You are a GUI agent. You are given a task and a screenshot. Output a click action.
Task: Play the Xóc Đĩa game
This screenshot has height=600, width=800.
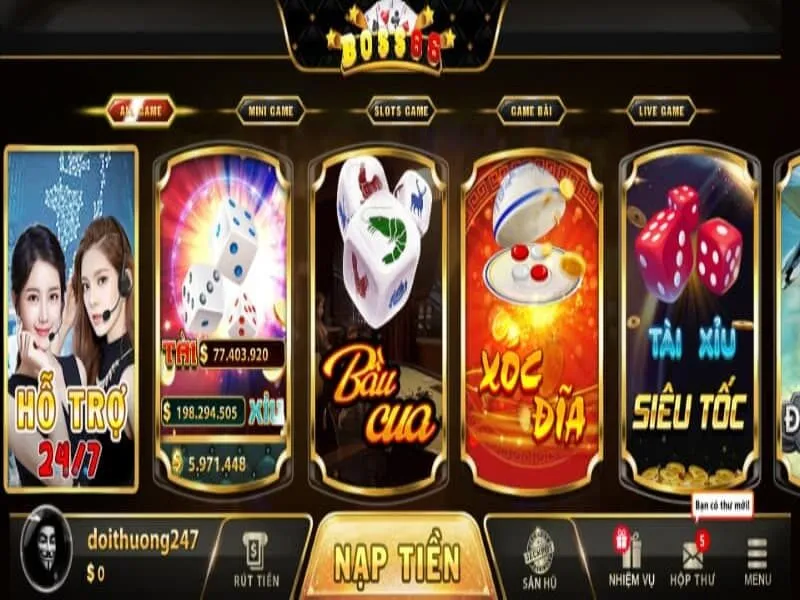coord(532,320)
